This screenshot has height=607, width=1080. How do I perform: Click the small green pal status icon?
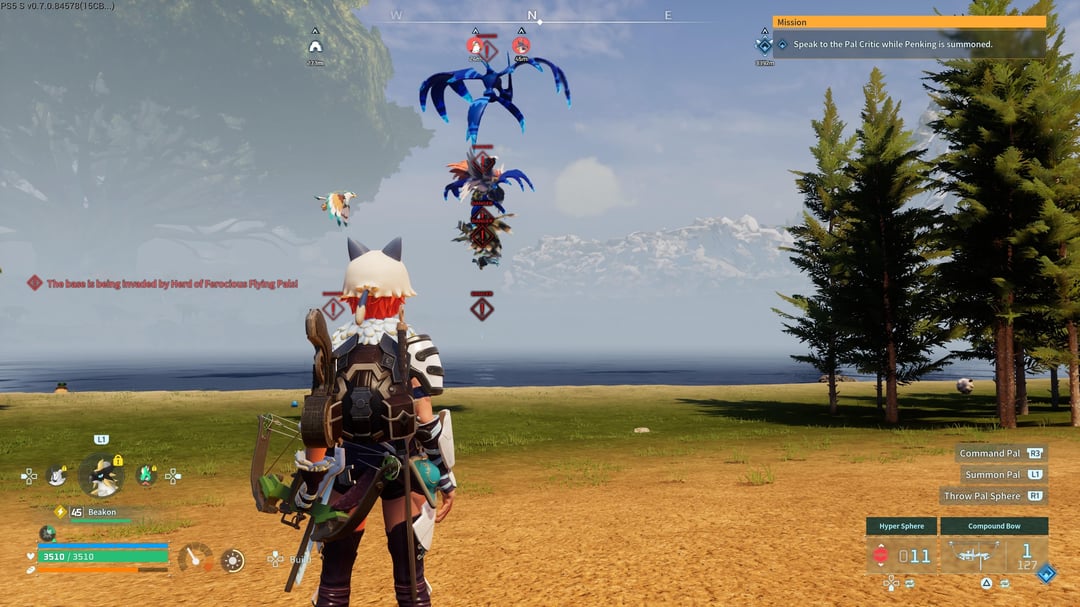tap(47, 533)
